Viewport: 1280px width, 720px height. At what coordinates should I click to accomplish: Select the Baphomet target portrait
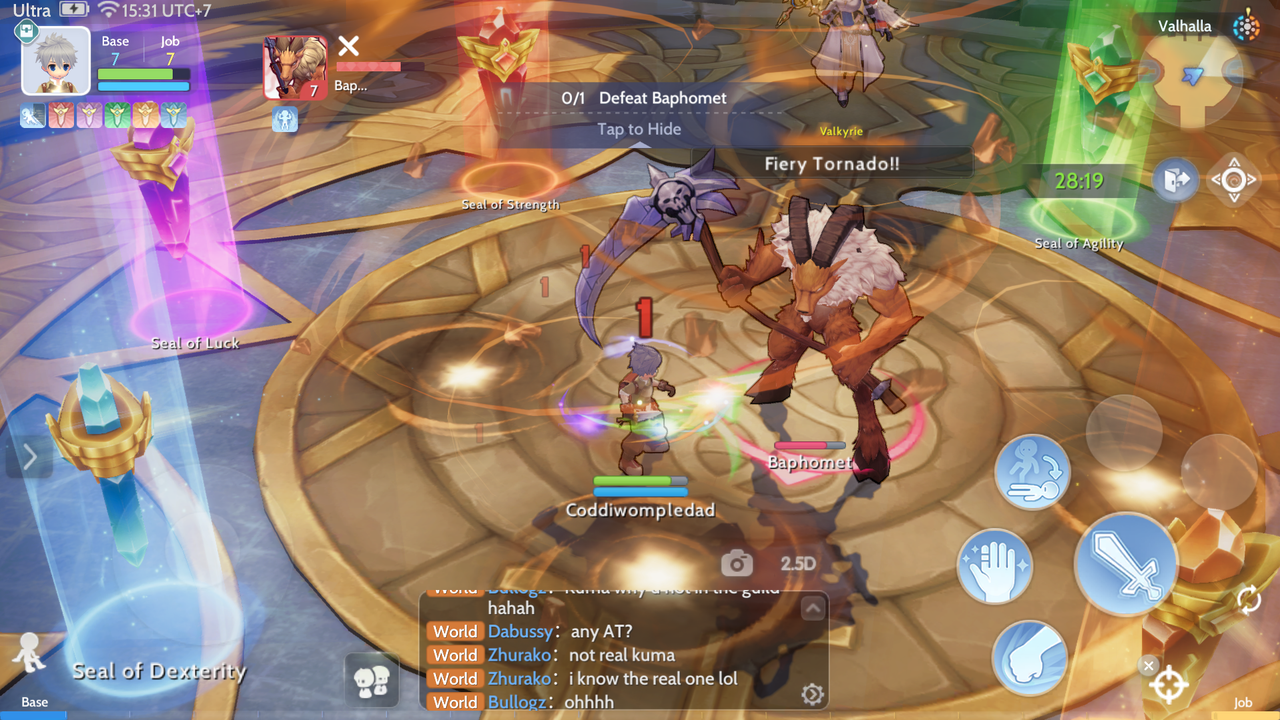tap(295, 68)
